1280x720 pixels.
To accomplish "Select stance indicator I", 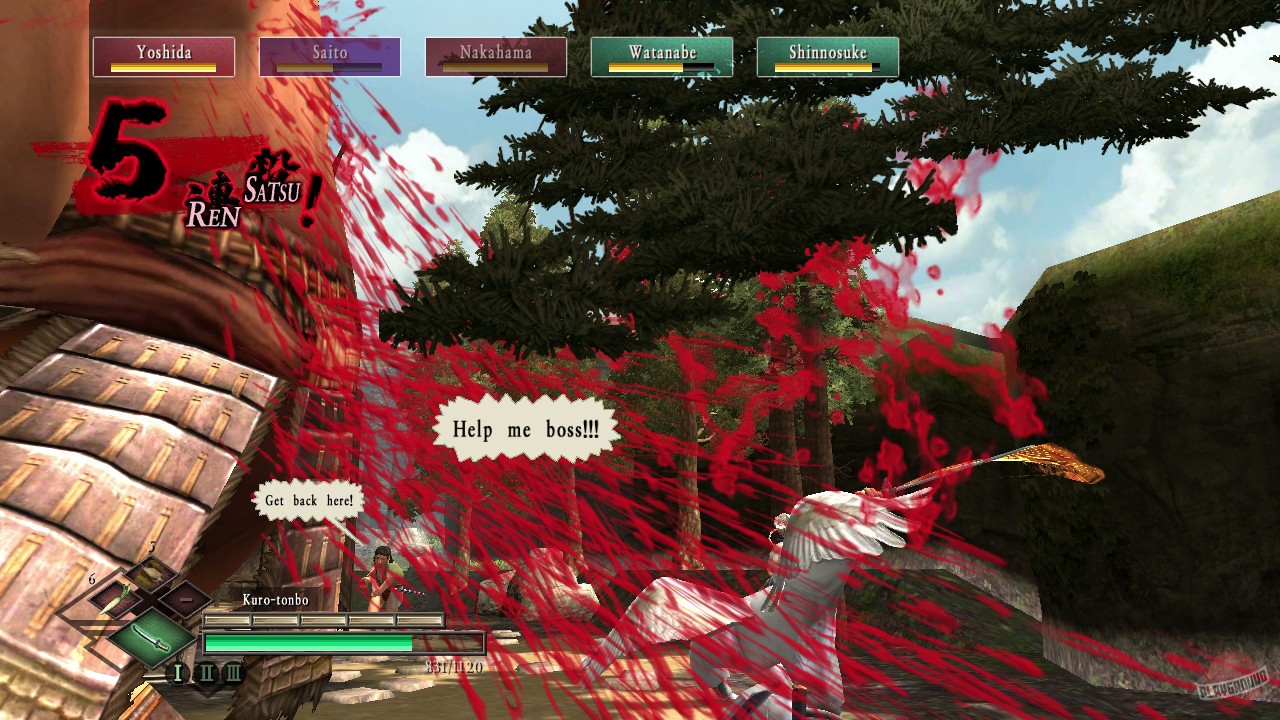I will (177, 671).
